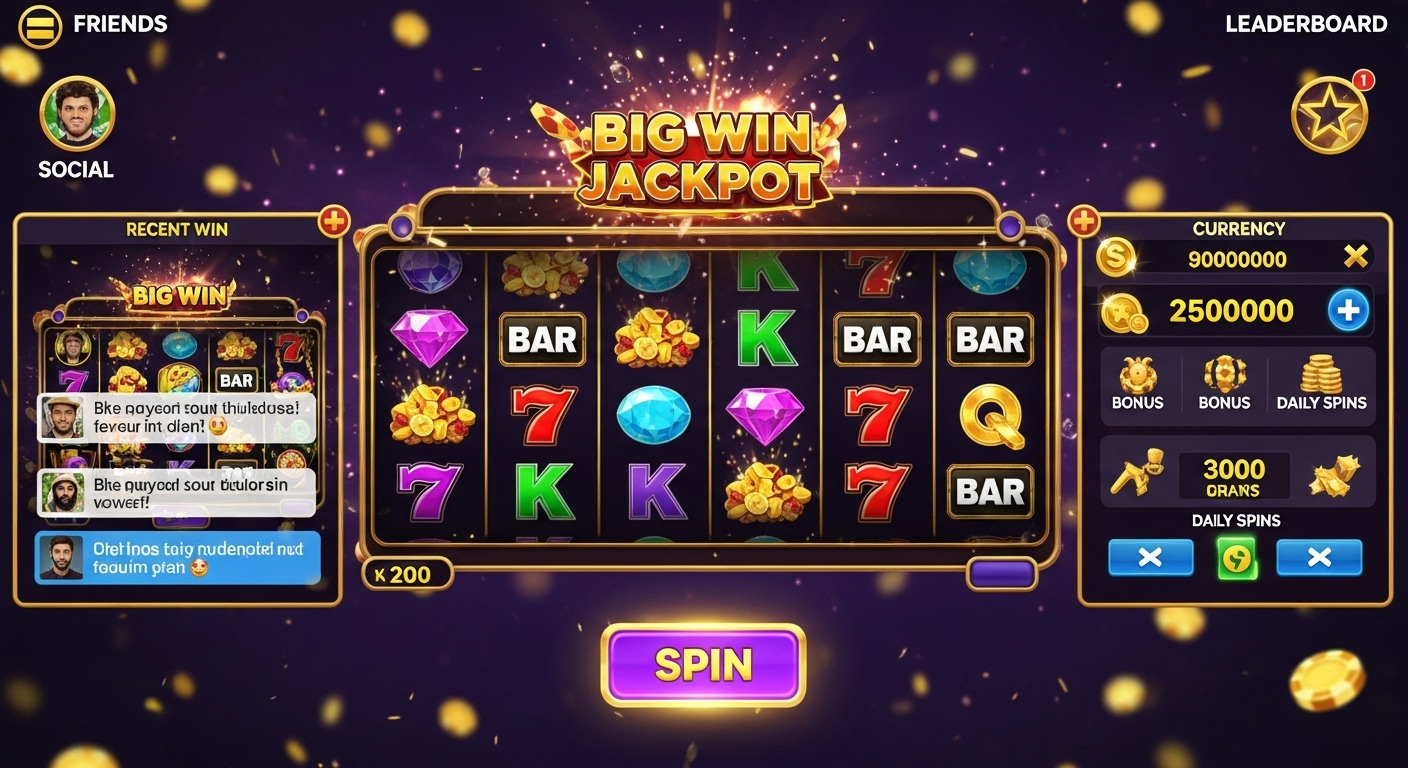Expand the Recent Win panel
The width and height of the screenshot is (1408, 768).
coord(333,221)
